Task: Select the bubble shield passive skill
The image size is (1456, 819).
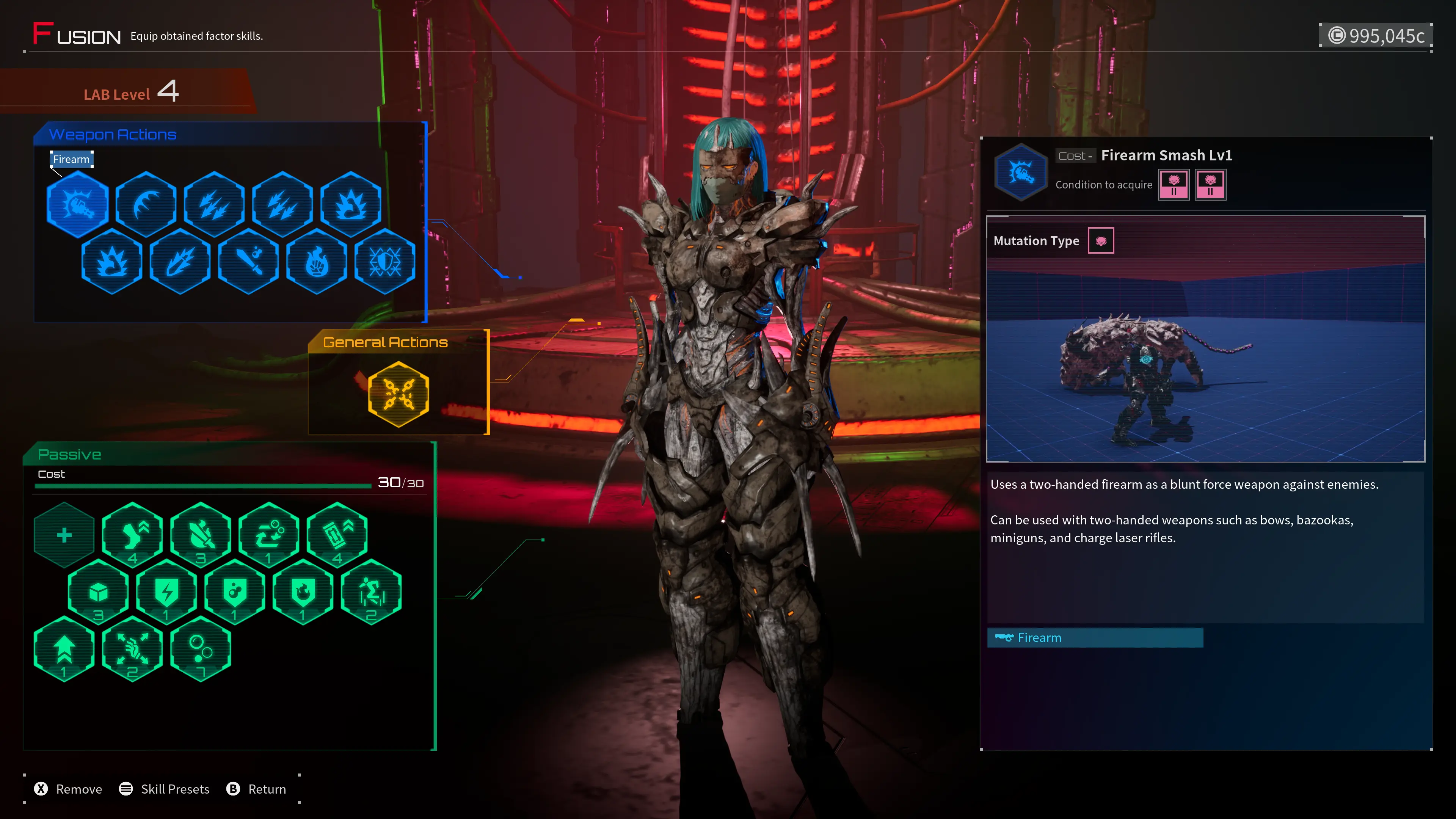Action: [235, 592]
